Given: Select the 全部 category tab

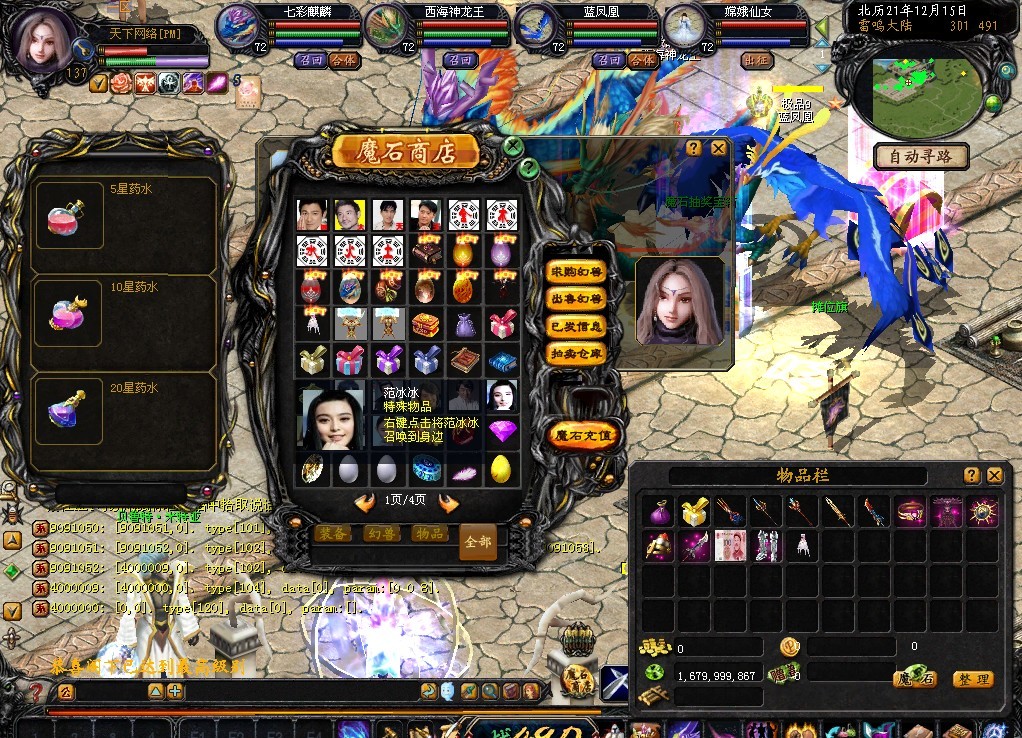Looking at the screenshot, I should (x=478, y=541).
